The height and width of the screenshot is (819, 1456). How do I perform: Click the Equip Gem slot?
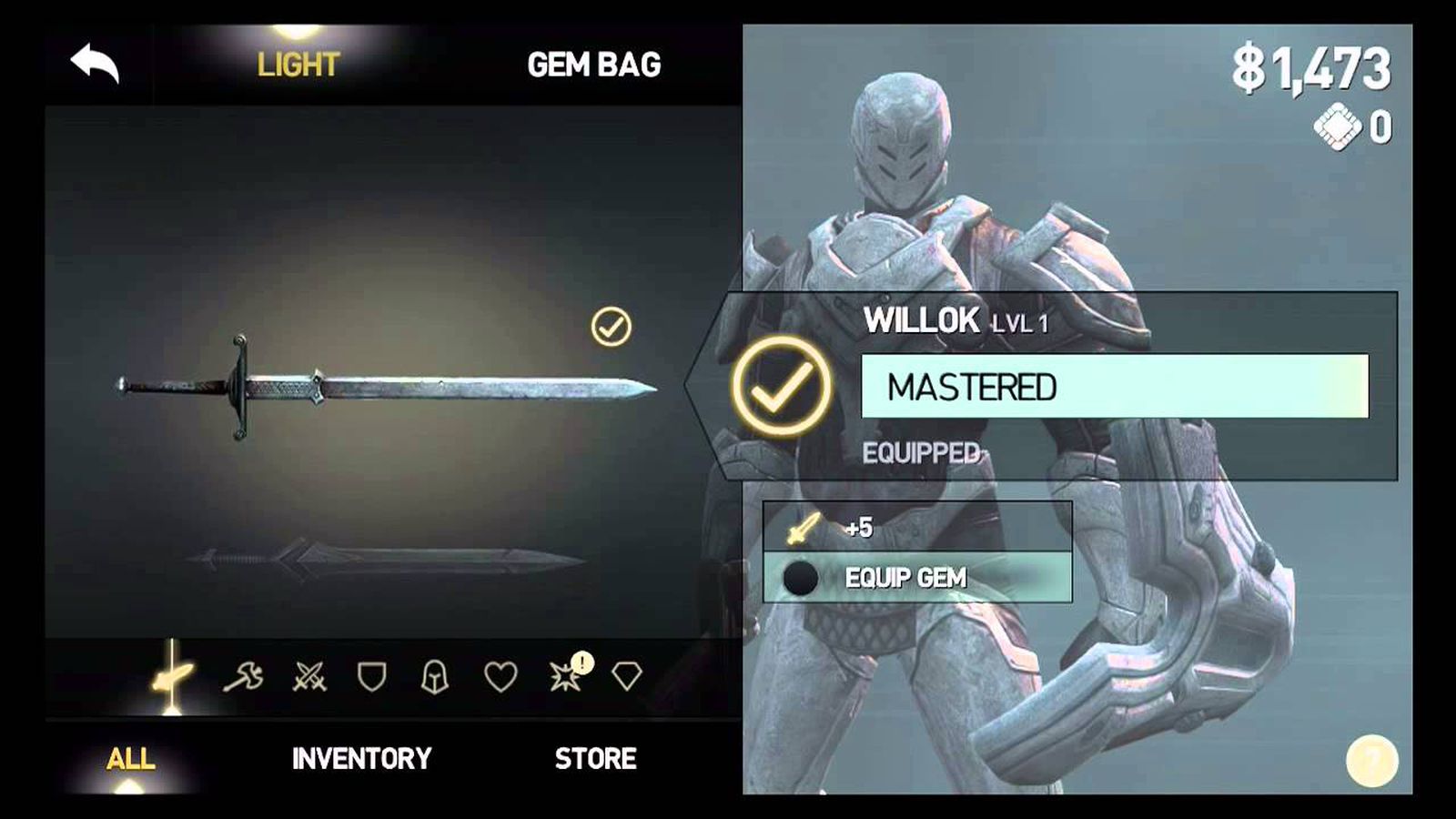[916, 578]
